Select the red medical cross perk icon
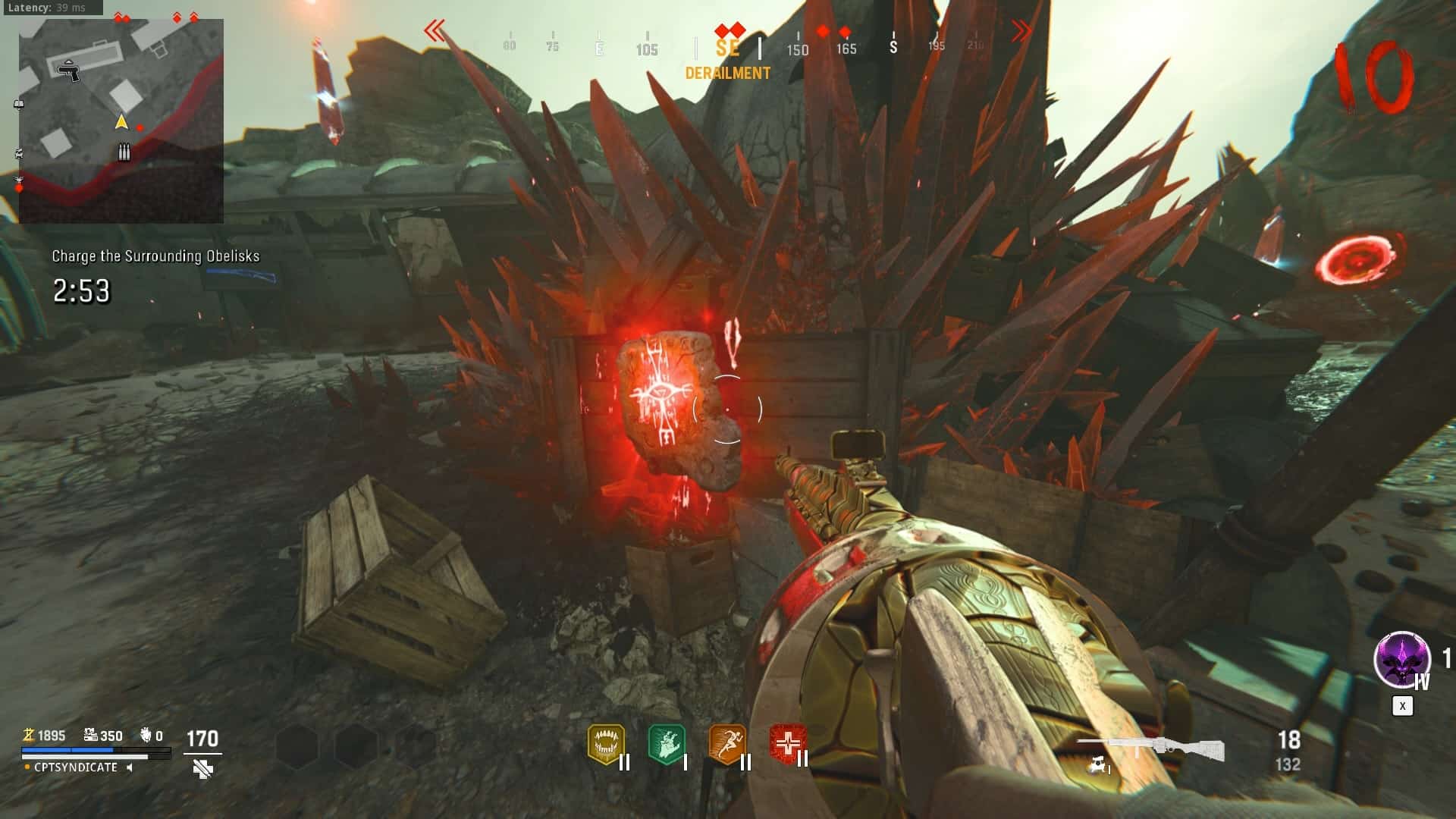Image resolution: width=1456 pixels, height=819 pixels. click(x=787, y=744)
